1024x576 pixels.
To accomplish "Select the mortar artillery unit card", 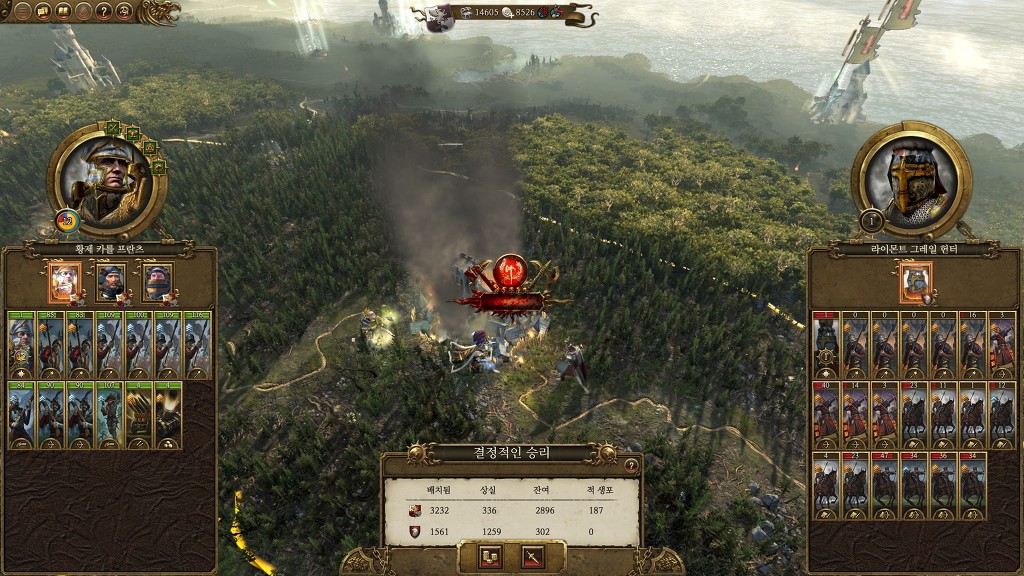I will 169,414.
